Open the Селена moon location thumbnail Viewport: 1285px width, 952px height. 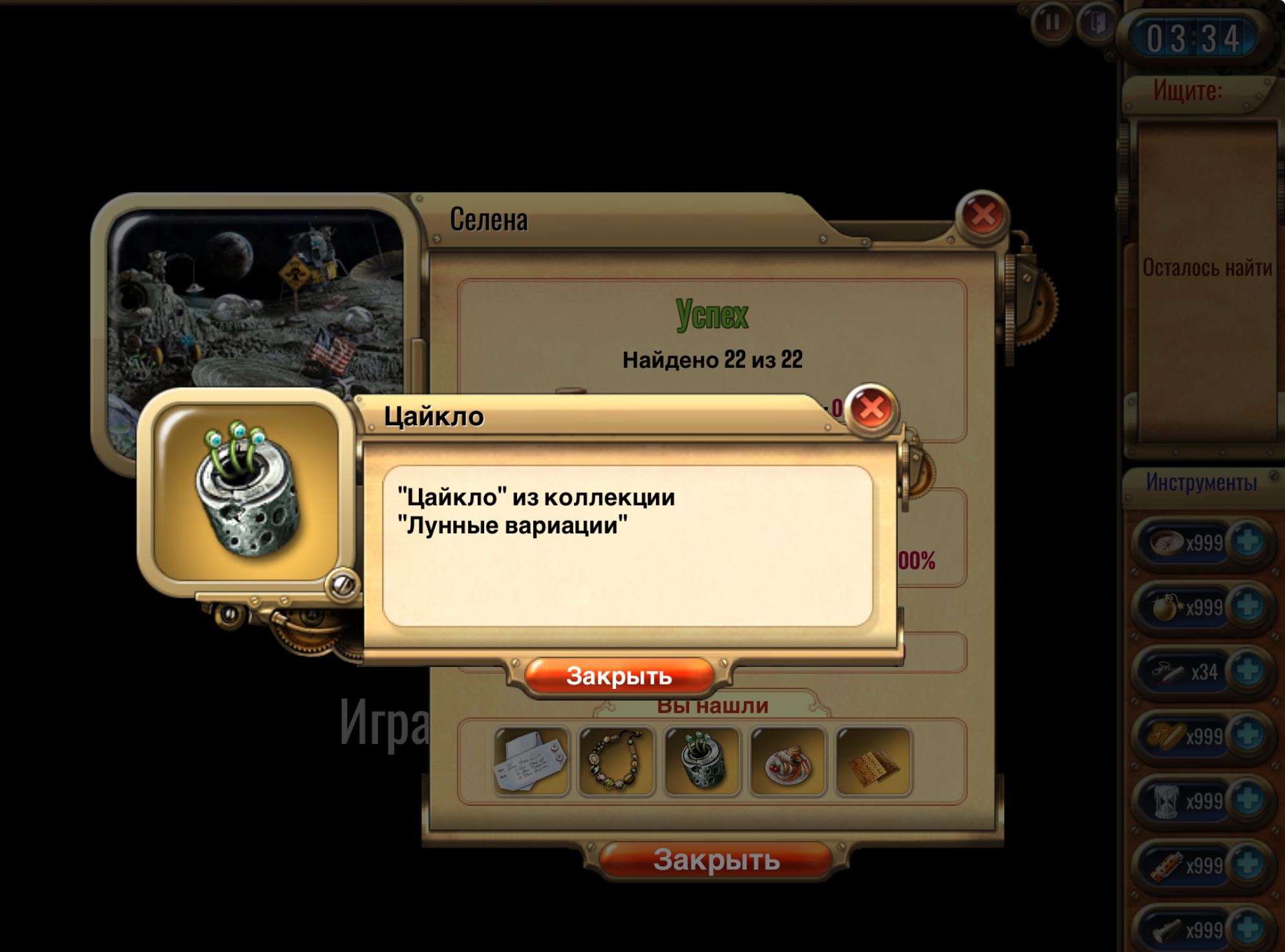coord(255,297)
